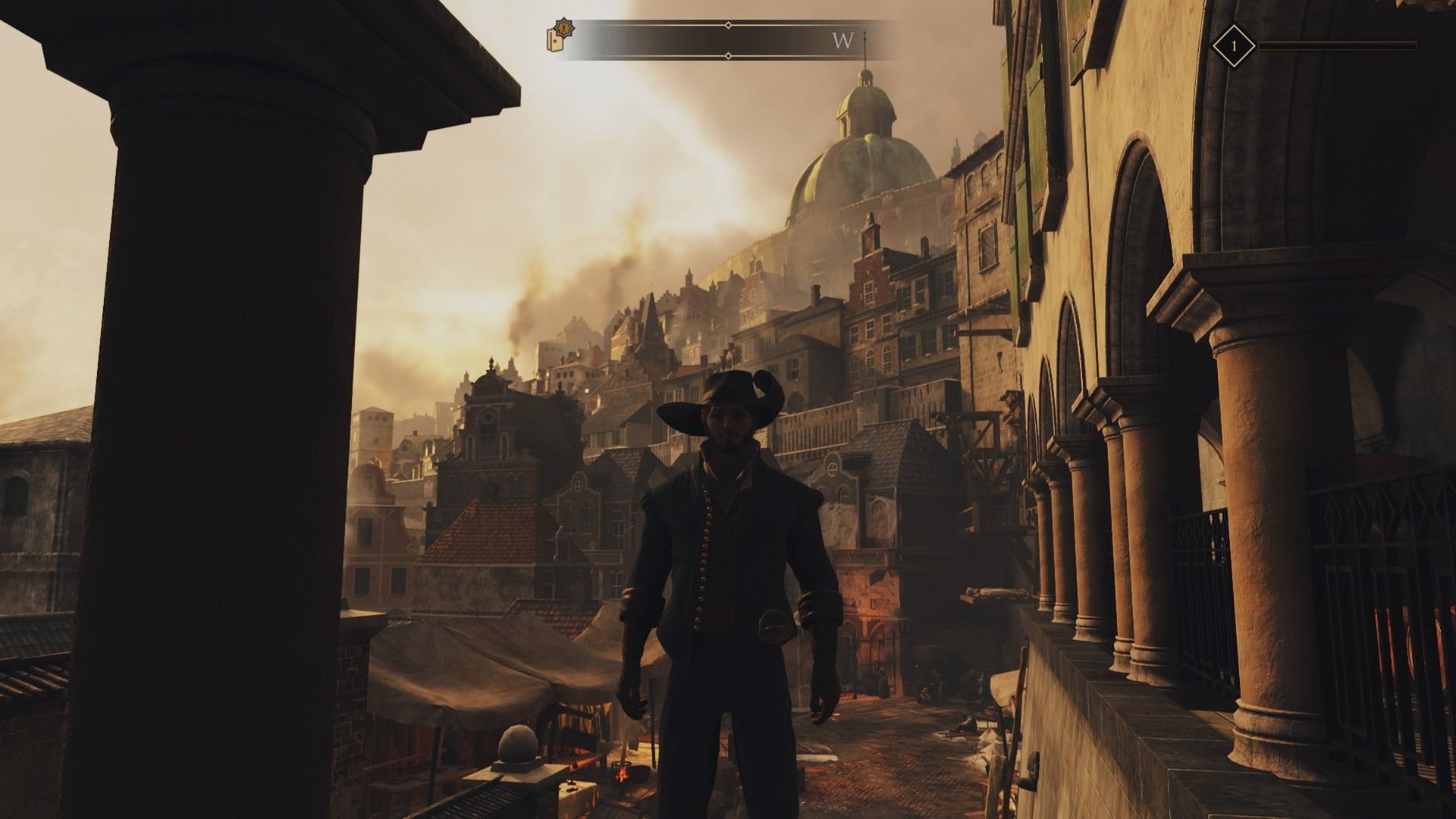Select the compass bar showing W
This screenshot has width=1456, height=819.
click(x=728, y=40)
